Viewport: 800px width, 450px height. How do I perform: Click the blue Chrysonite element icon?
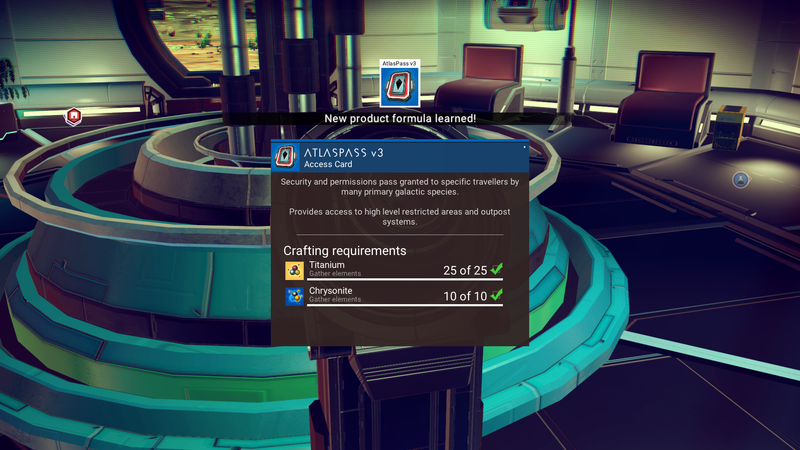(295, 296)
